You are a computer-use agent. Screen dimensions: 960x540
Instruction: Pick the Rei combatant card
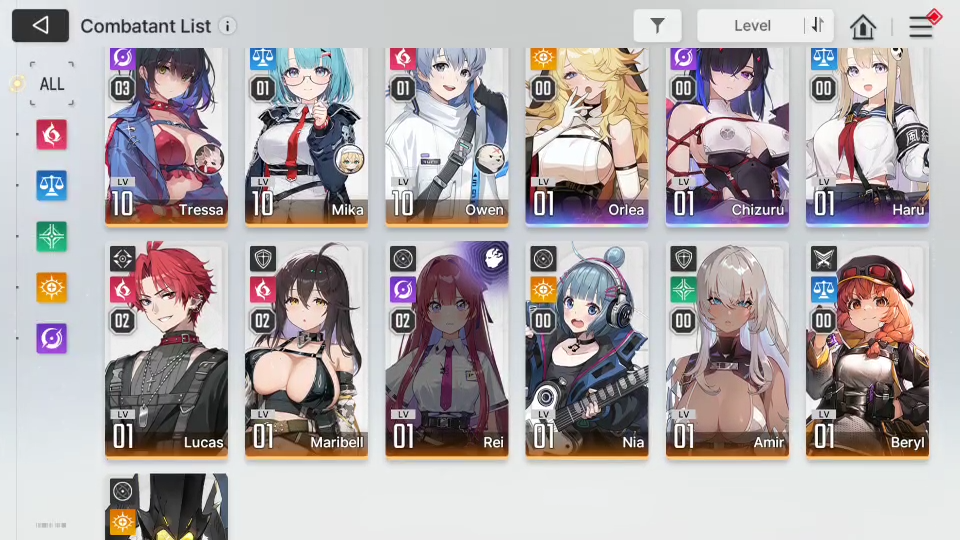point(447,350)
